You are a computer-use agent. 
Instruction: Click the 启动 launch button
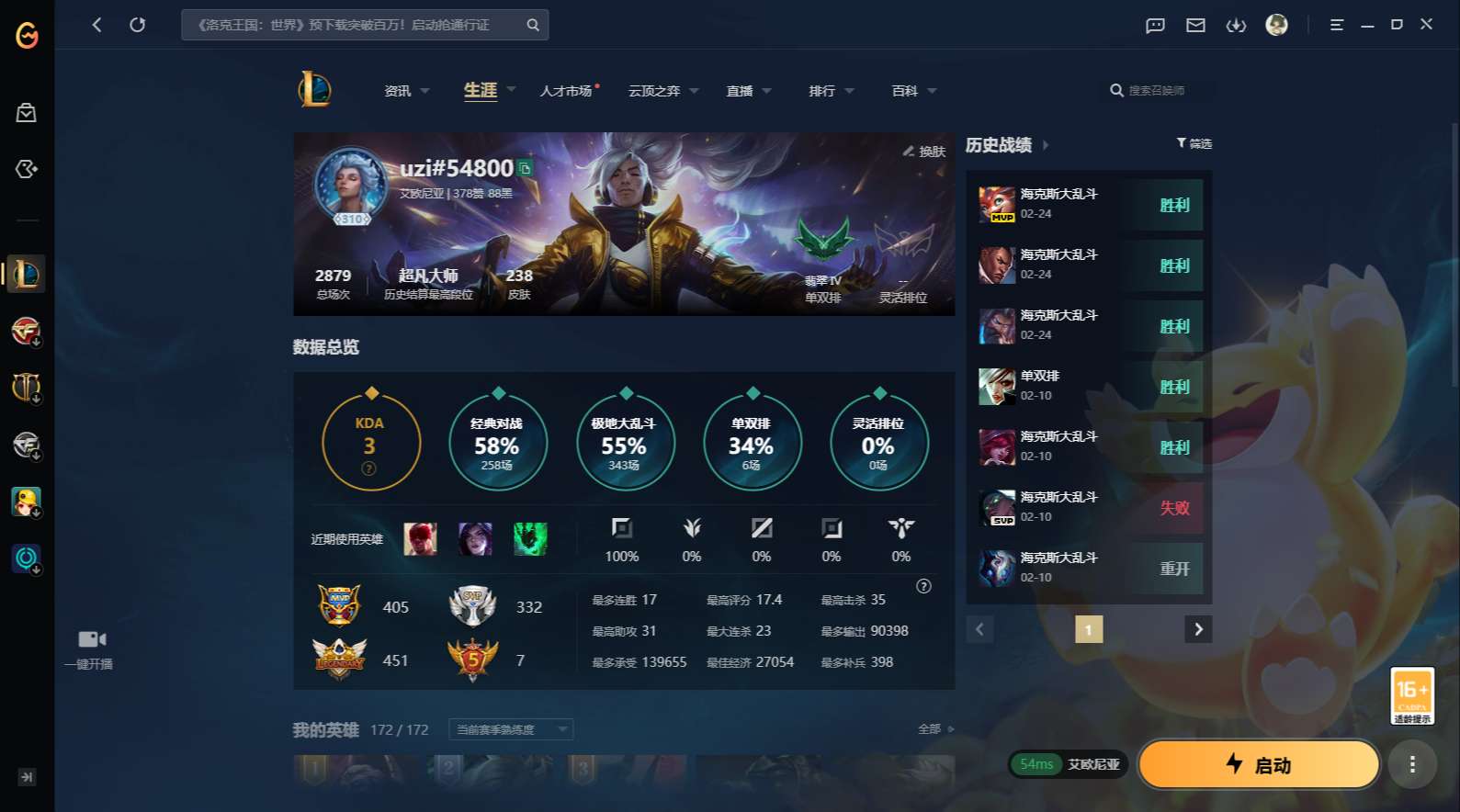click(x=1258, y=764)
